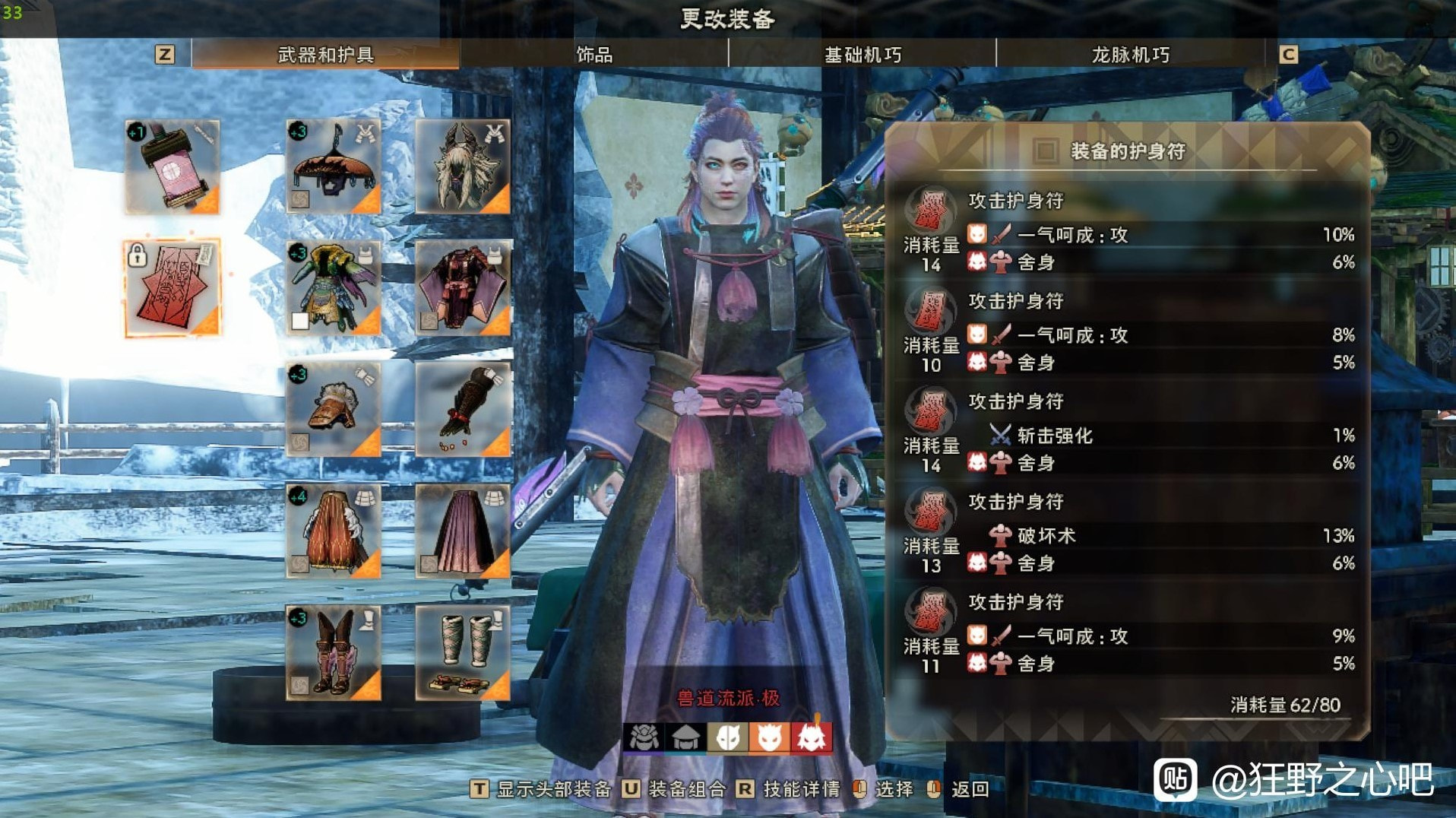
Task: Select the 破坏术 13% talisman row
Action: 1128,536
